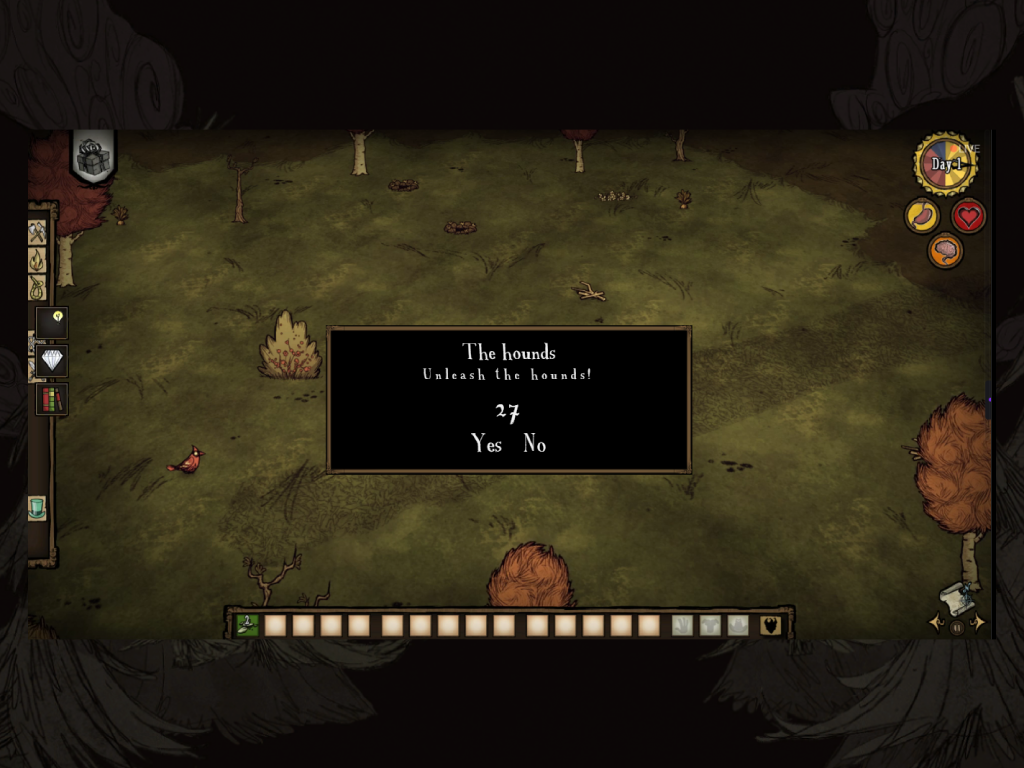Open the fire crafting tab
The width and height of the screenshot is (1024, 768).
point(38,261)
